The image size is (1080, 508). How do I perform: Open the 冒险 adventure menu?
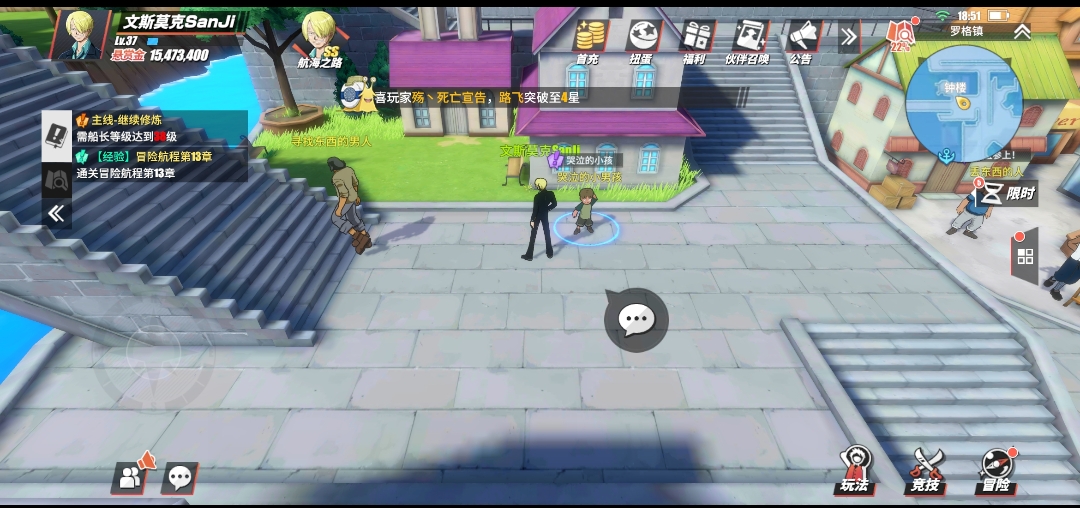[996, 470]
